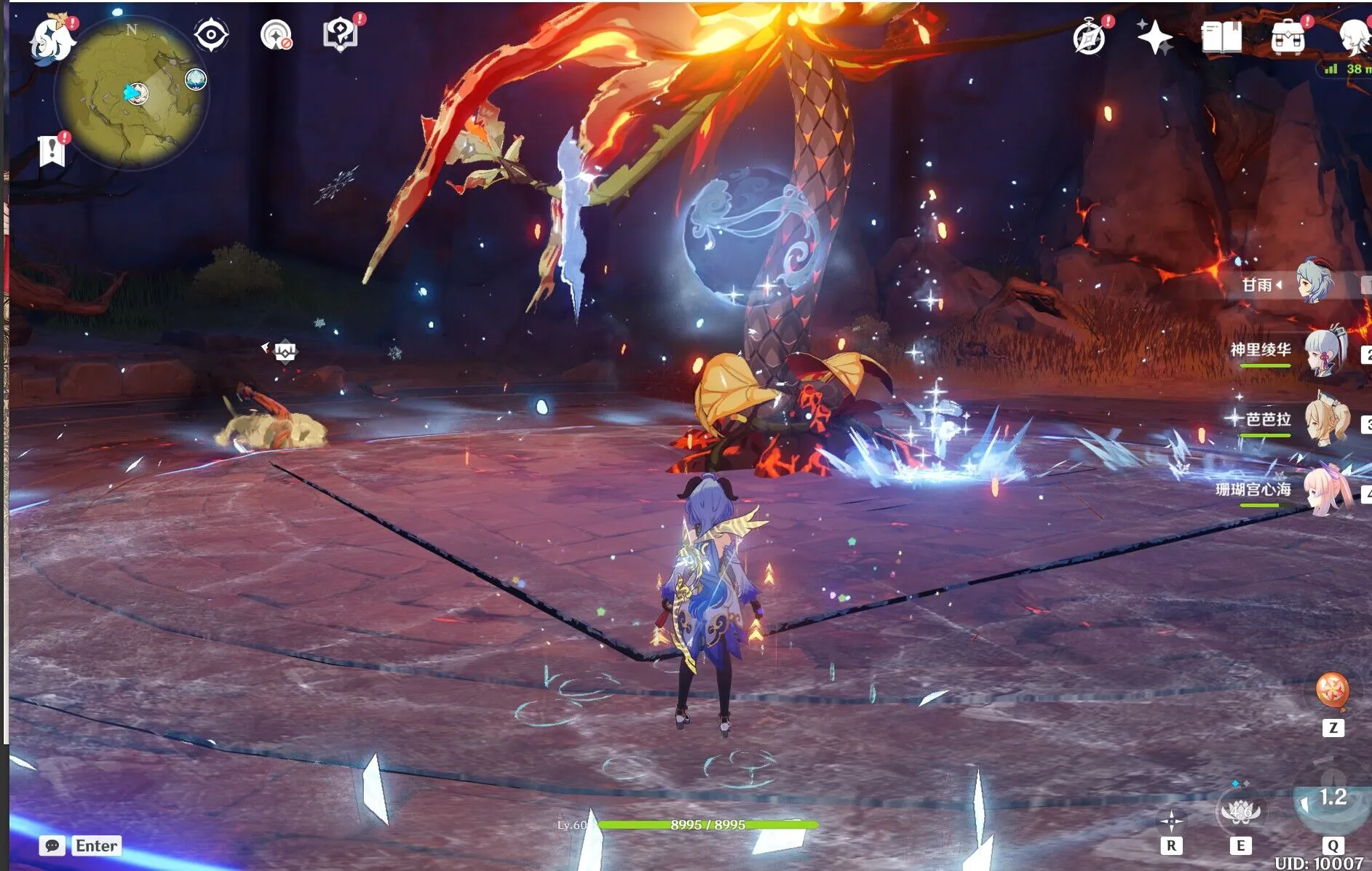
Task: Open the backpack inventory
Action: (x=1288, y=36)
